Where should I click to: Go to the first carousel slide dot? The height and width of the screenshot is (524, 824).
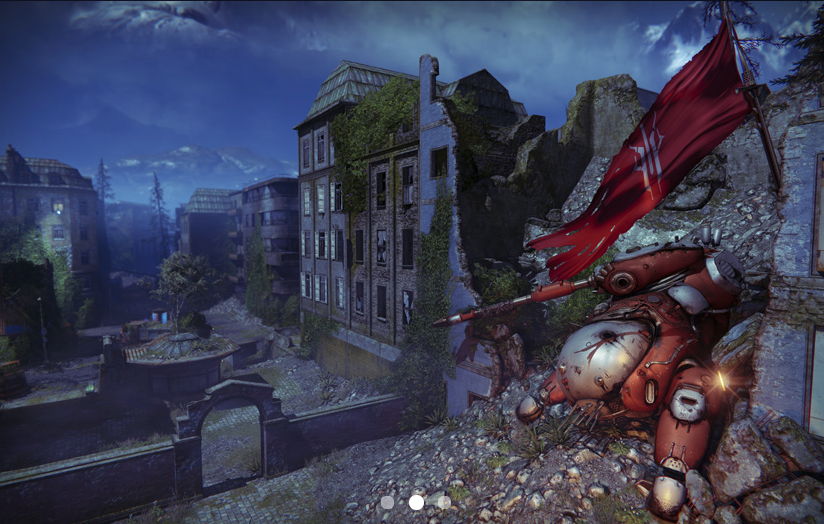point(388,502)
